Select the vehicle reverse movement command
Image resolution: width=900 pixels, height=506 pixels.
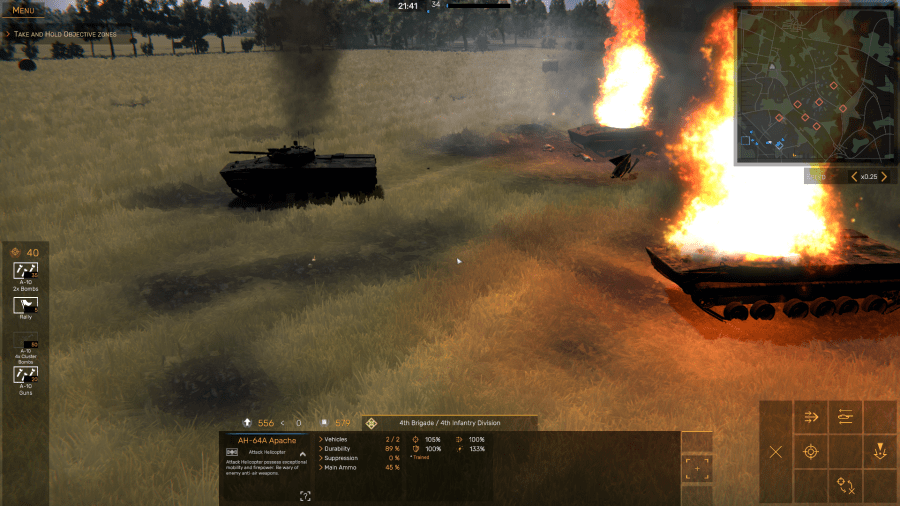pyautogui.click(x=846, y=418)
